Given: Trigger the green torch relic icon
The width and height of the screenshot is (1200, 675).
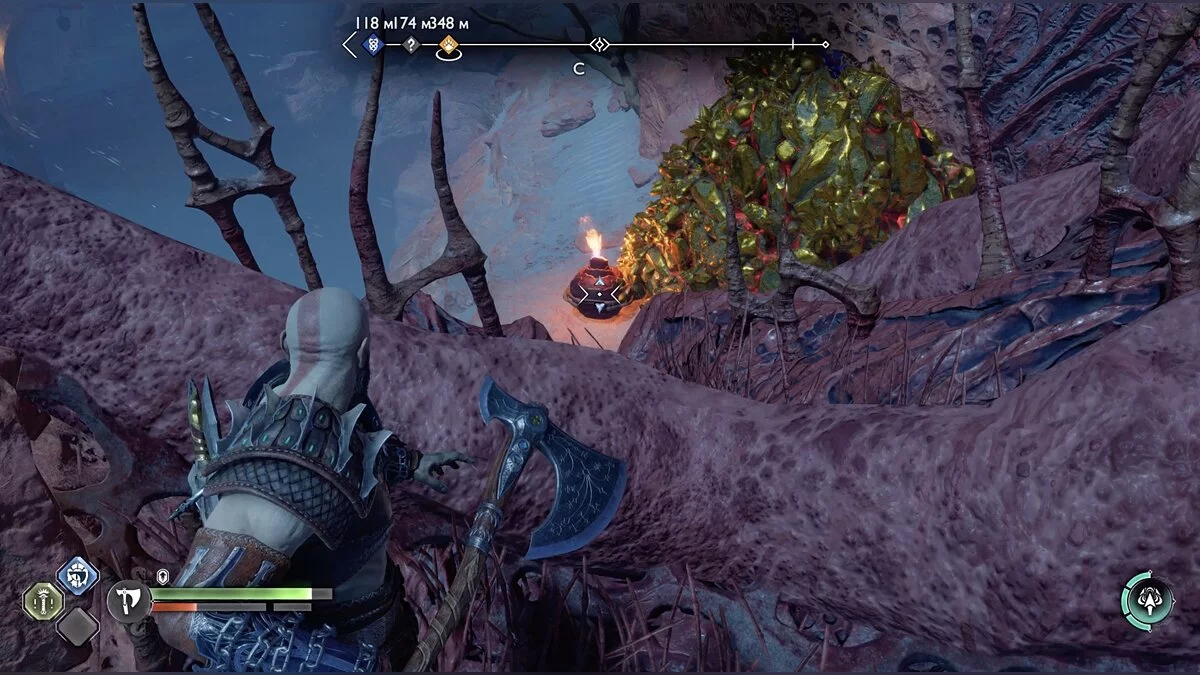Looking at the screenshot, I should (43, 600).
